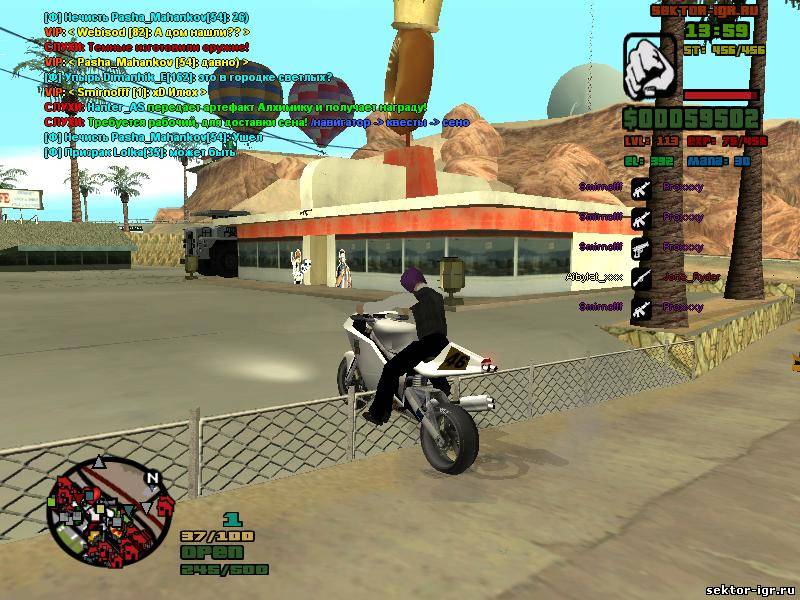
Task: Click the N north marker on the radar
Action: [151, 478]
